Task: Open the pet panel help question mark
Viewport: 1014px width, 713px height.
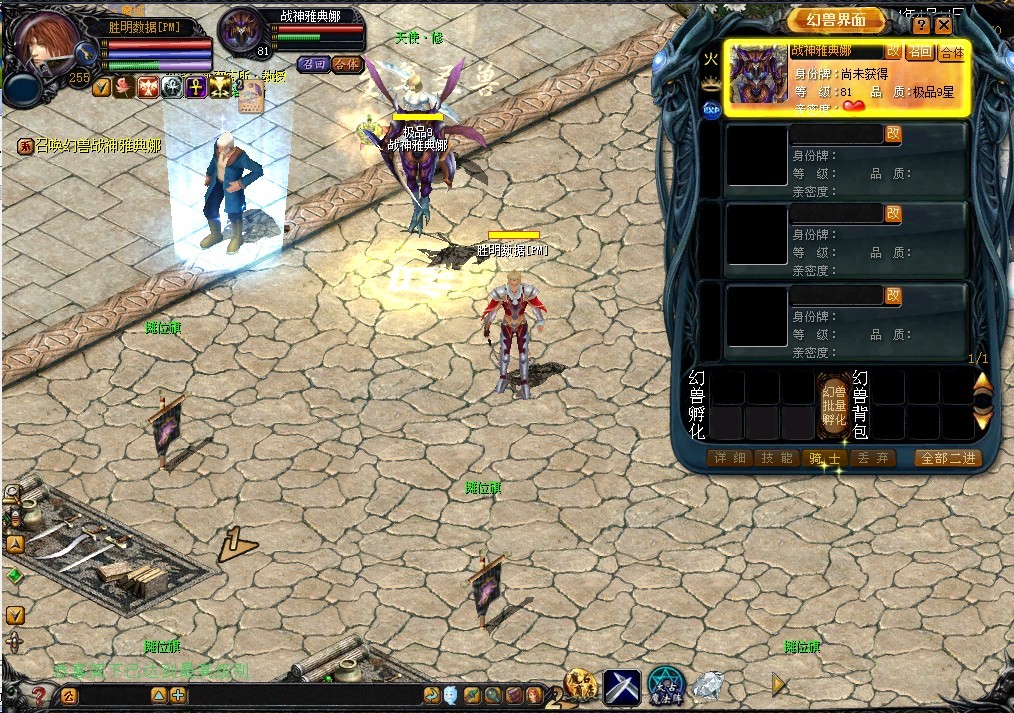Action: click(x=921, y=25)
